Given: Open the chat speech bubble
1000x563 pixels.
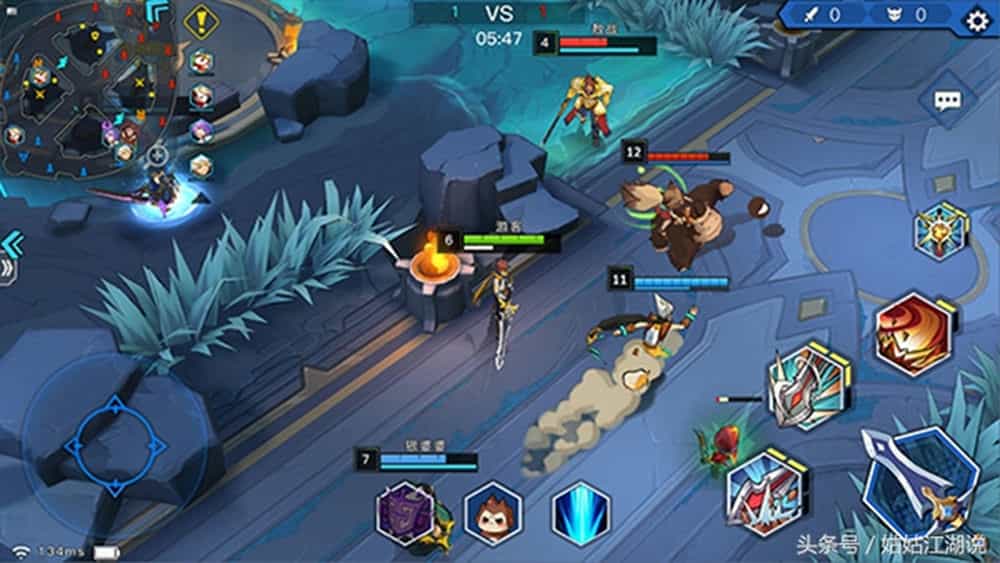Looking at the screenshot, I should click(946, 100).
